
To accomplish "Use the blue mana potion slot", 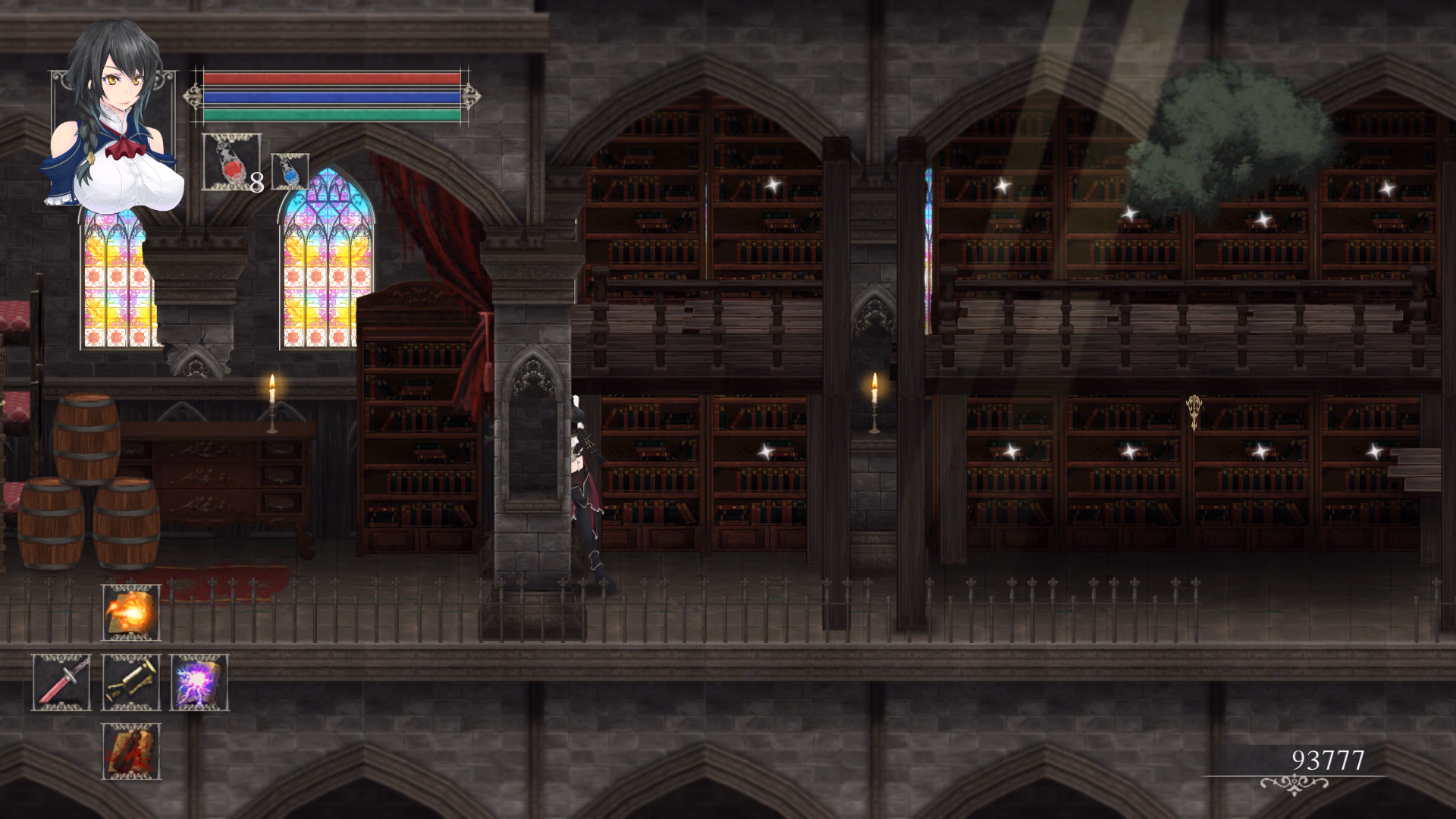I will 290,171.
